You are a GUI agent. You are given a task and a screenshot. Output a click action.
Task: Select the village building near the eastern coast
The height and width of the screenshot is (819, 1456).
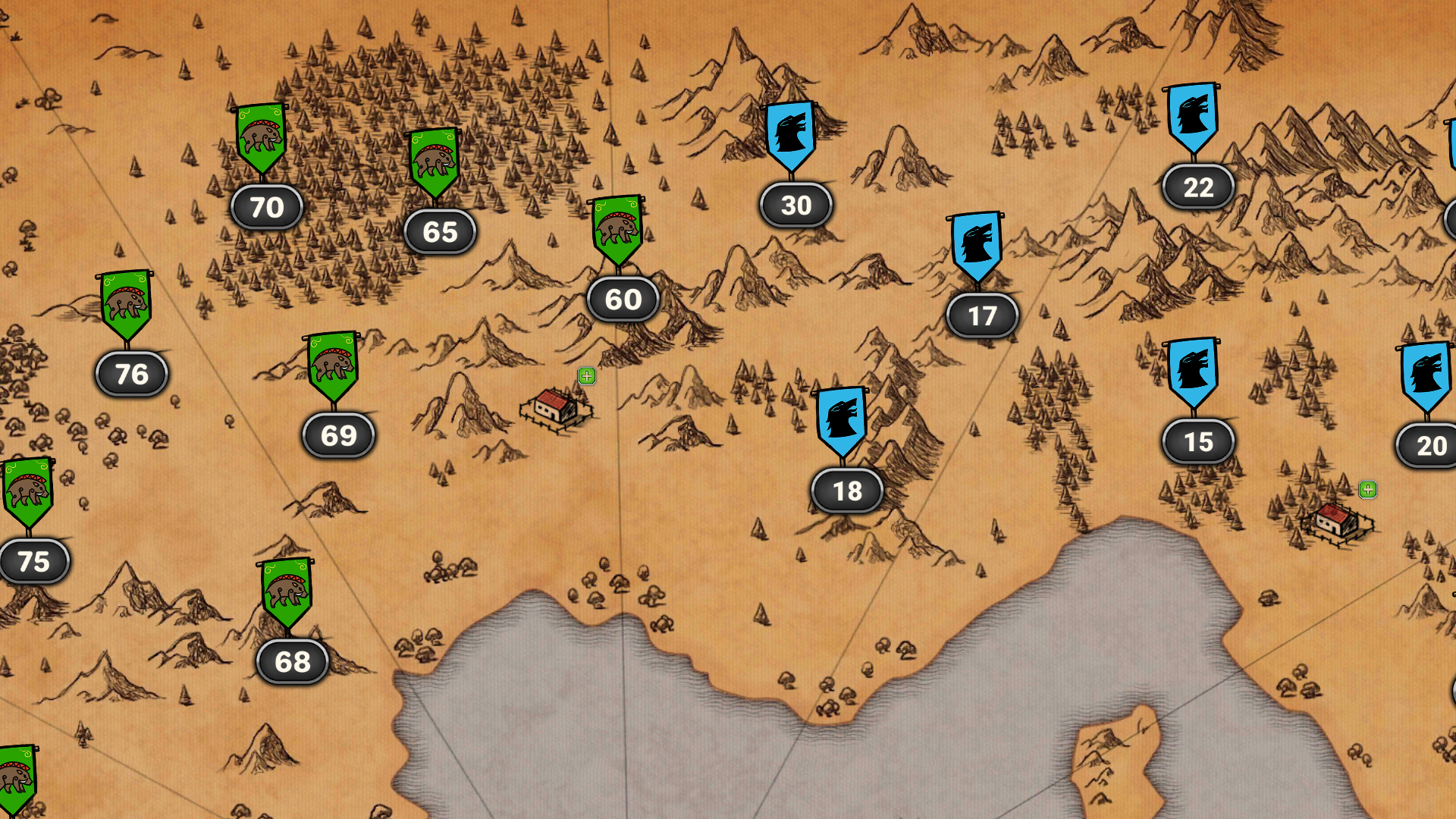click(1332, 523)
